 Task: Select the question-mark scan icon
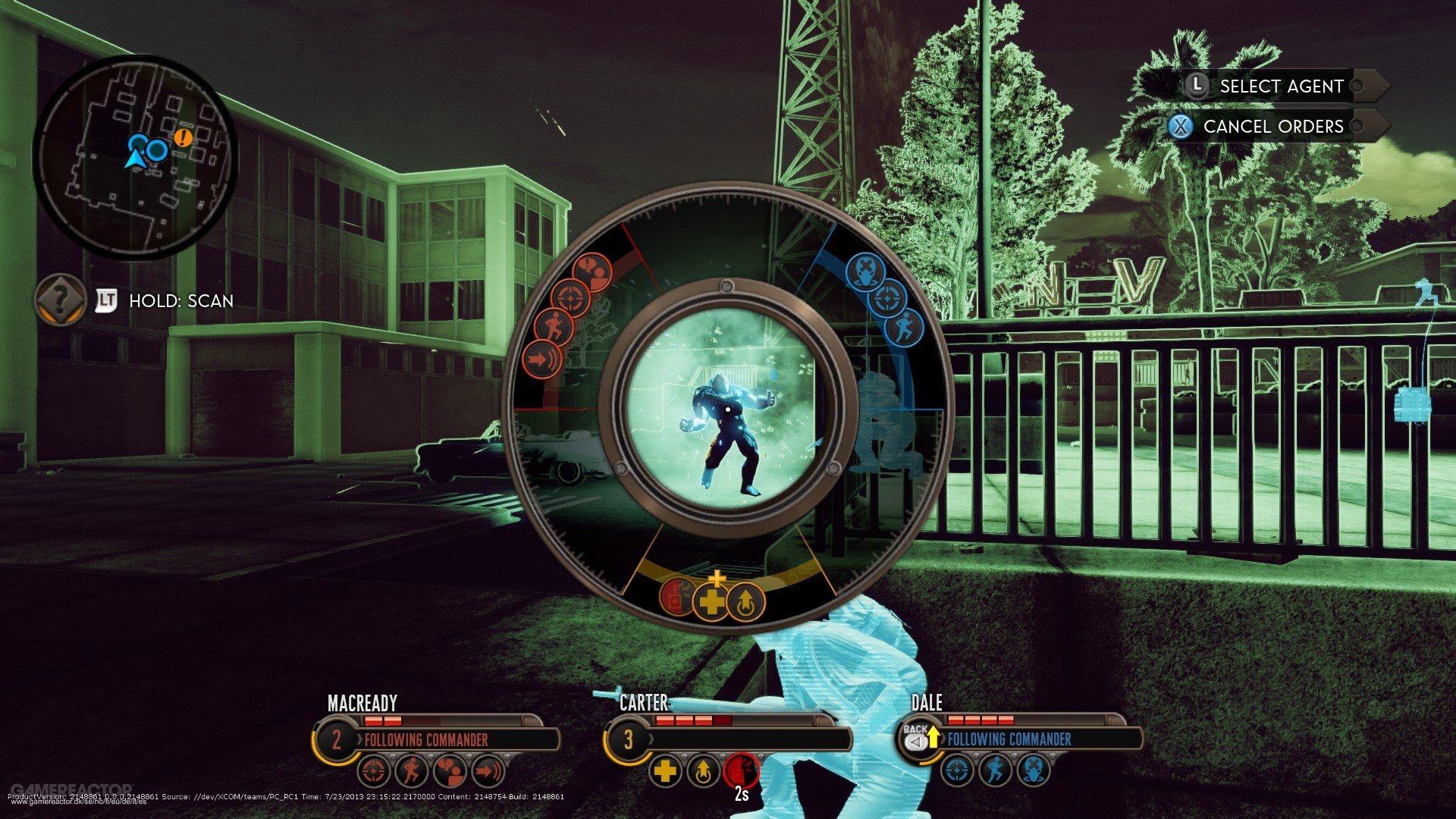pyautogui.click(x=60, y=300)
